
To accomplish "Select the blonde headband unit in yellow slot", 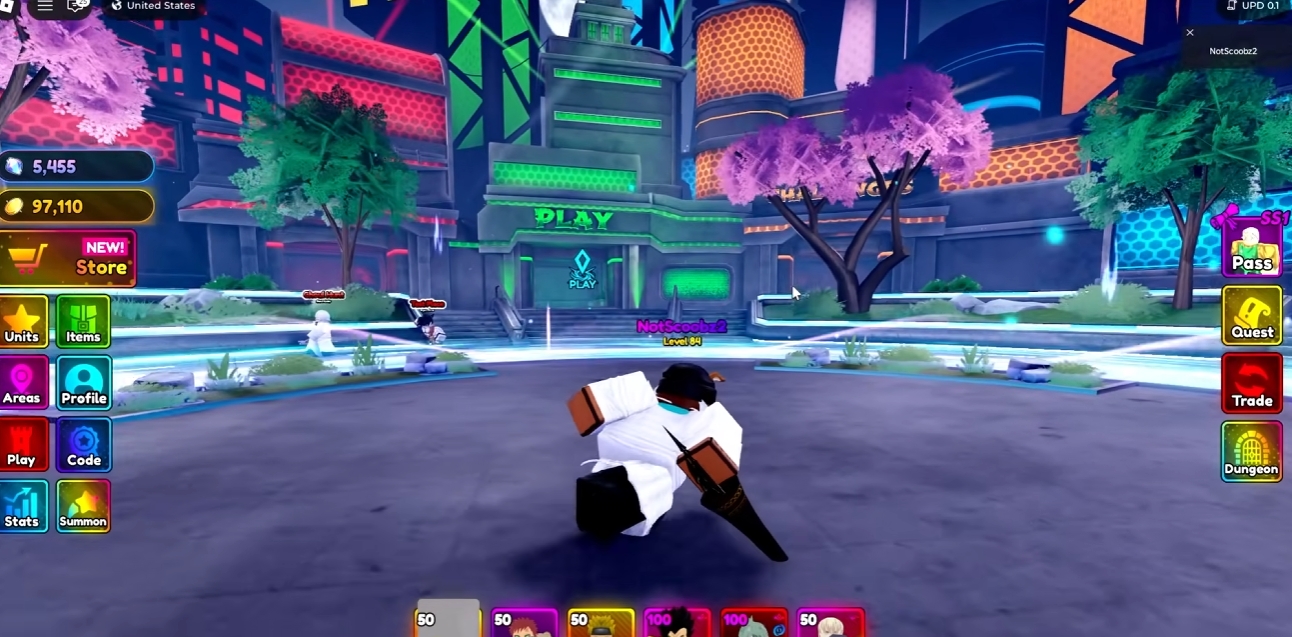I will 601,623.
